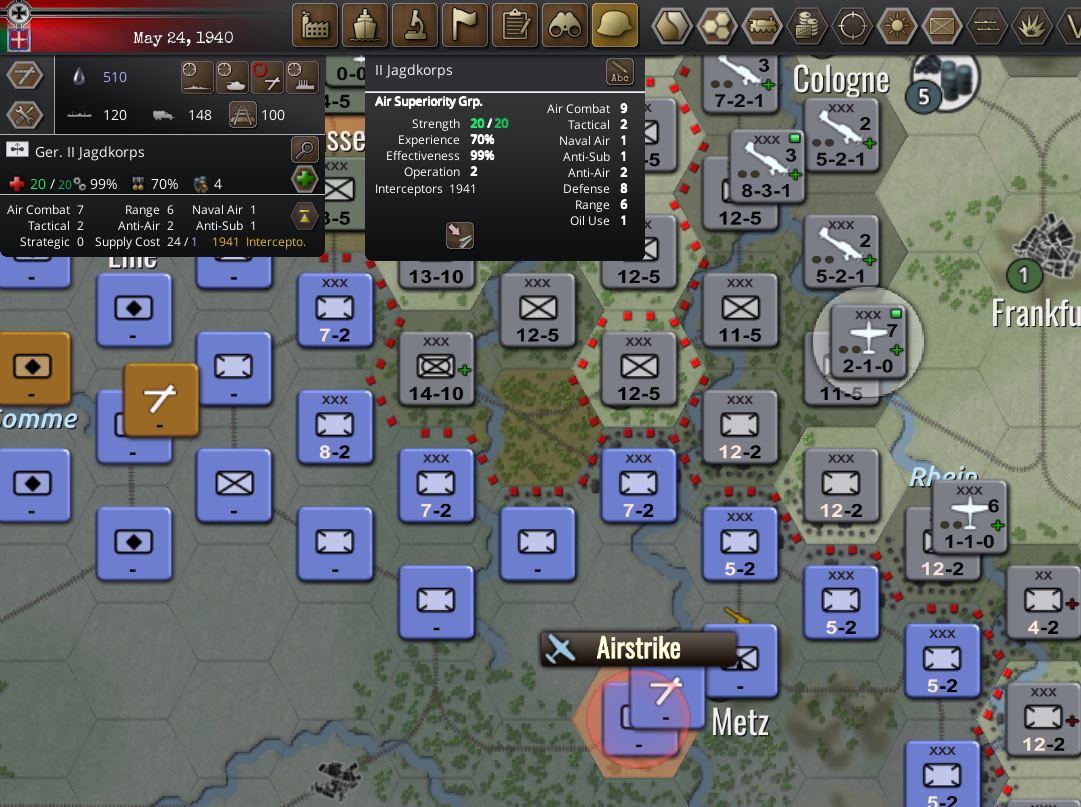Screen dimensions: 1081x807
Task: Click the railway track icon beside 100
Action: [242, 115]
